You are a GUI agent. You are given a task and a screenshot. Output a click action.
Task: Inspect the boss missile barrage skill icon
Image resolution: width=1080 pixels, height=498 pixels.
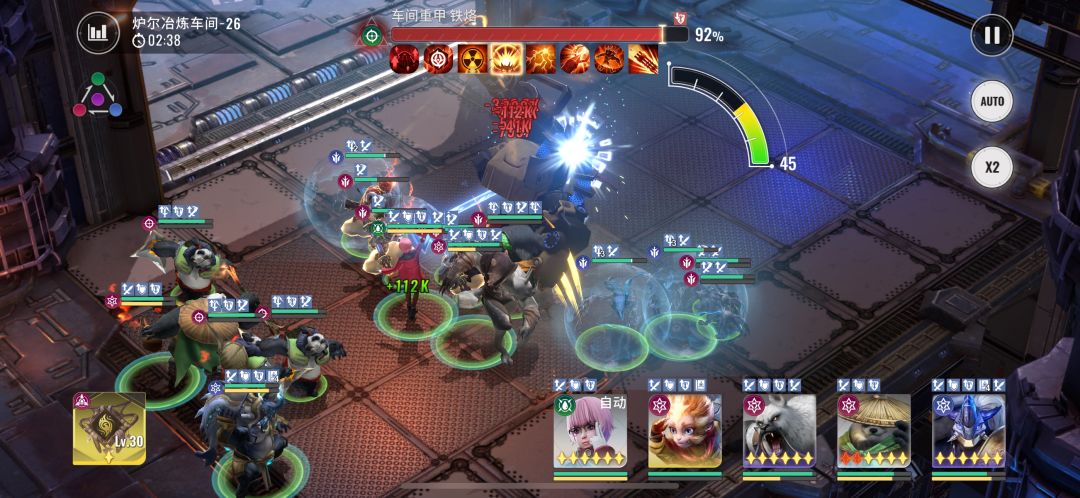point(643,60)
